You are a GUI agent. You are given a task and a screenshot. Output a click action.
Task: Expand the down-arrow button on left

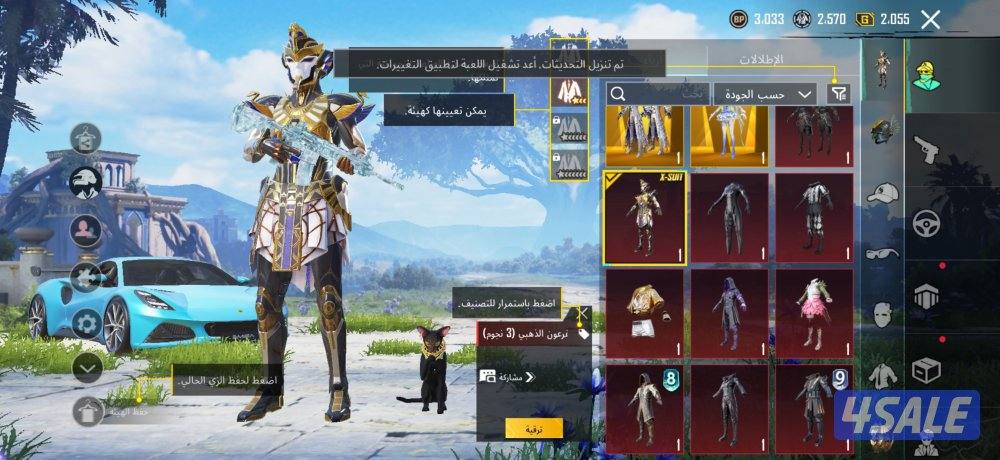point(87,368)
